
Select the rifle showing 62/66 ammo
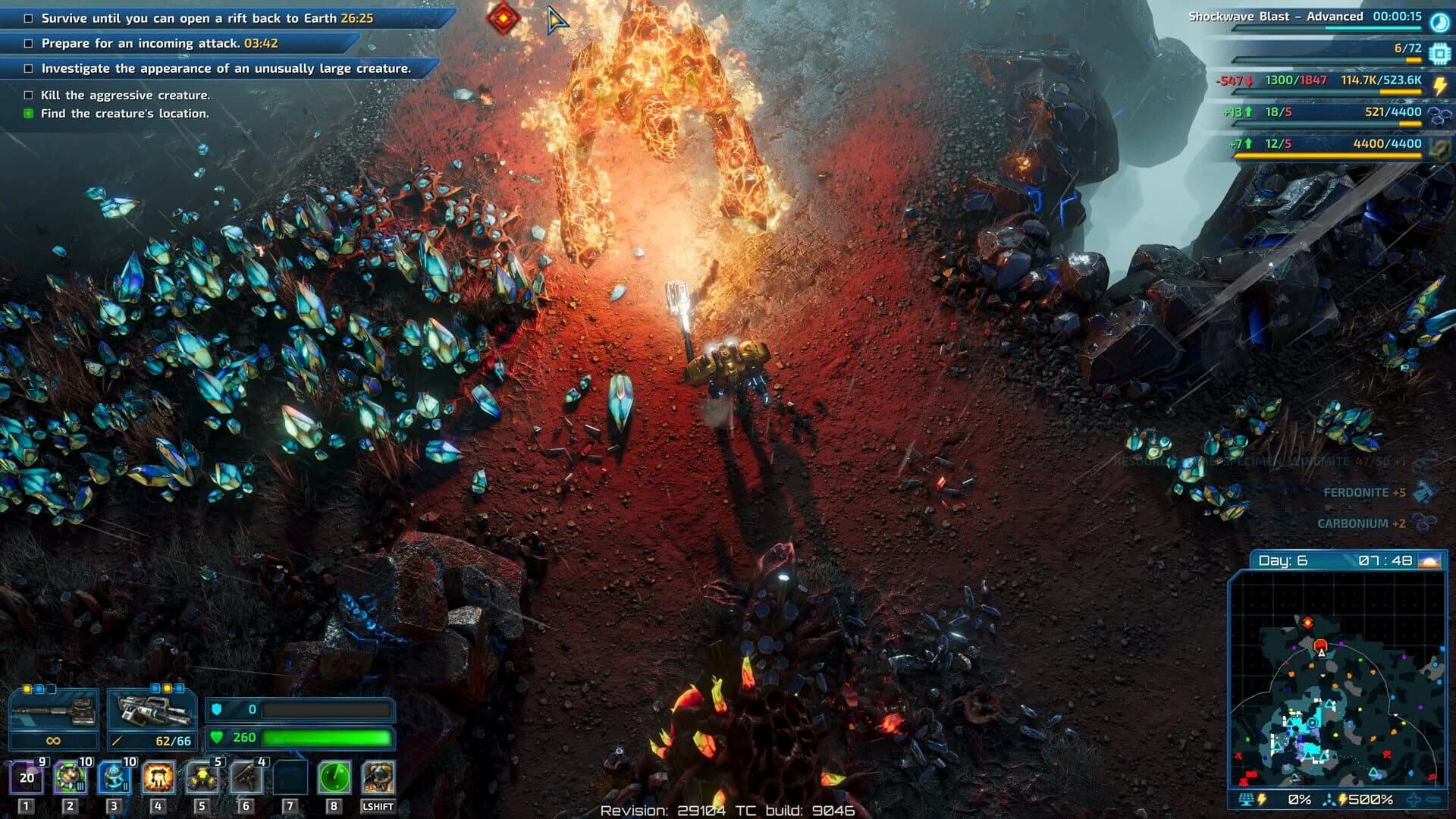click(152, 711)
